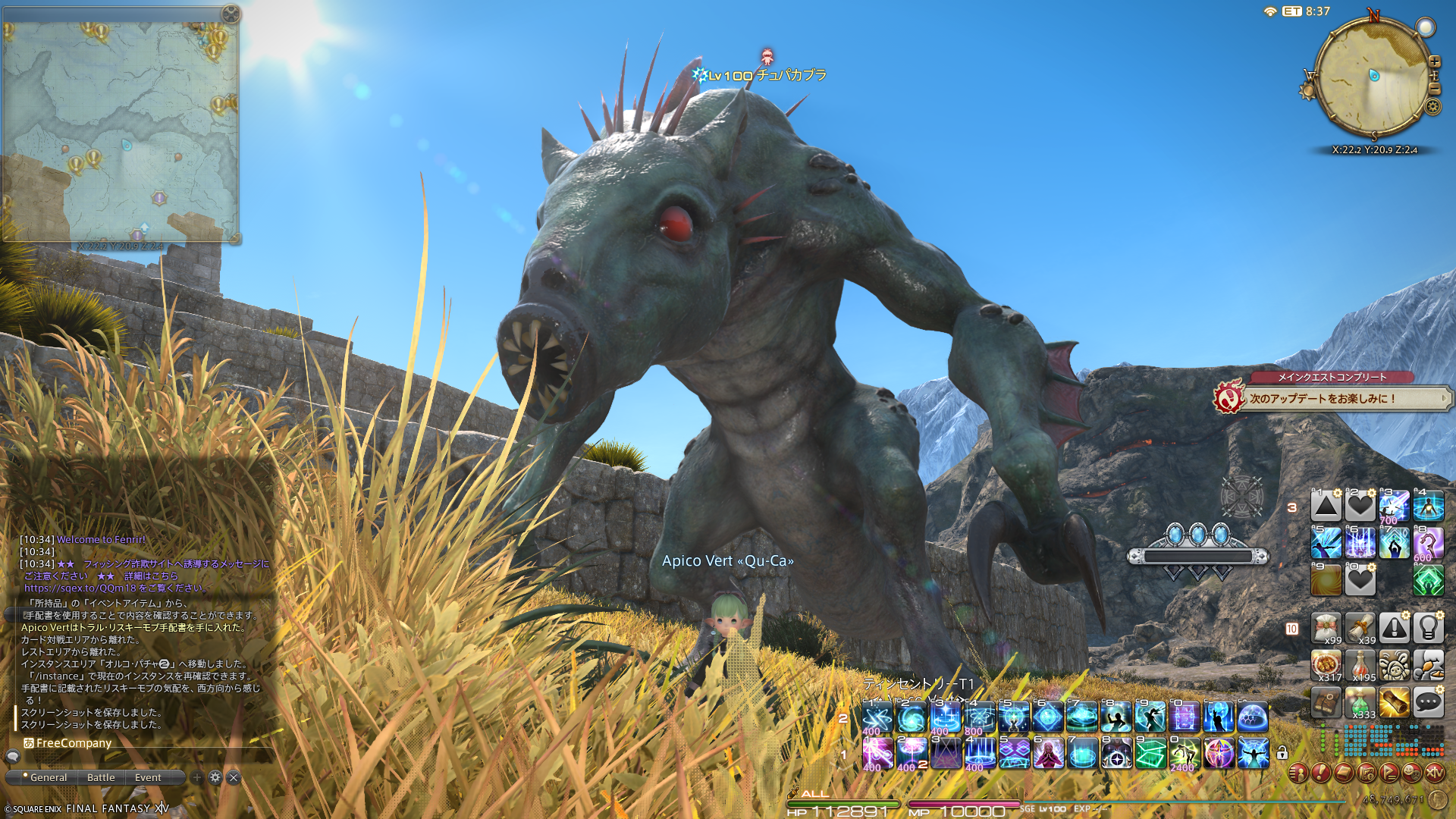Activate the glowing golden scroll item
Viewport: 1456px width, 819px height.
point(1394,703)
